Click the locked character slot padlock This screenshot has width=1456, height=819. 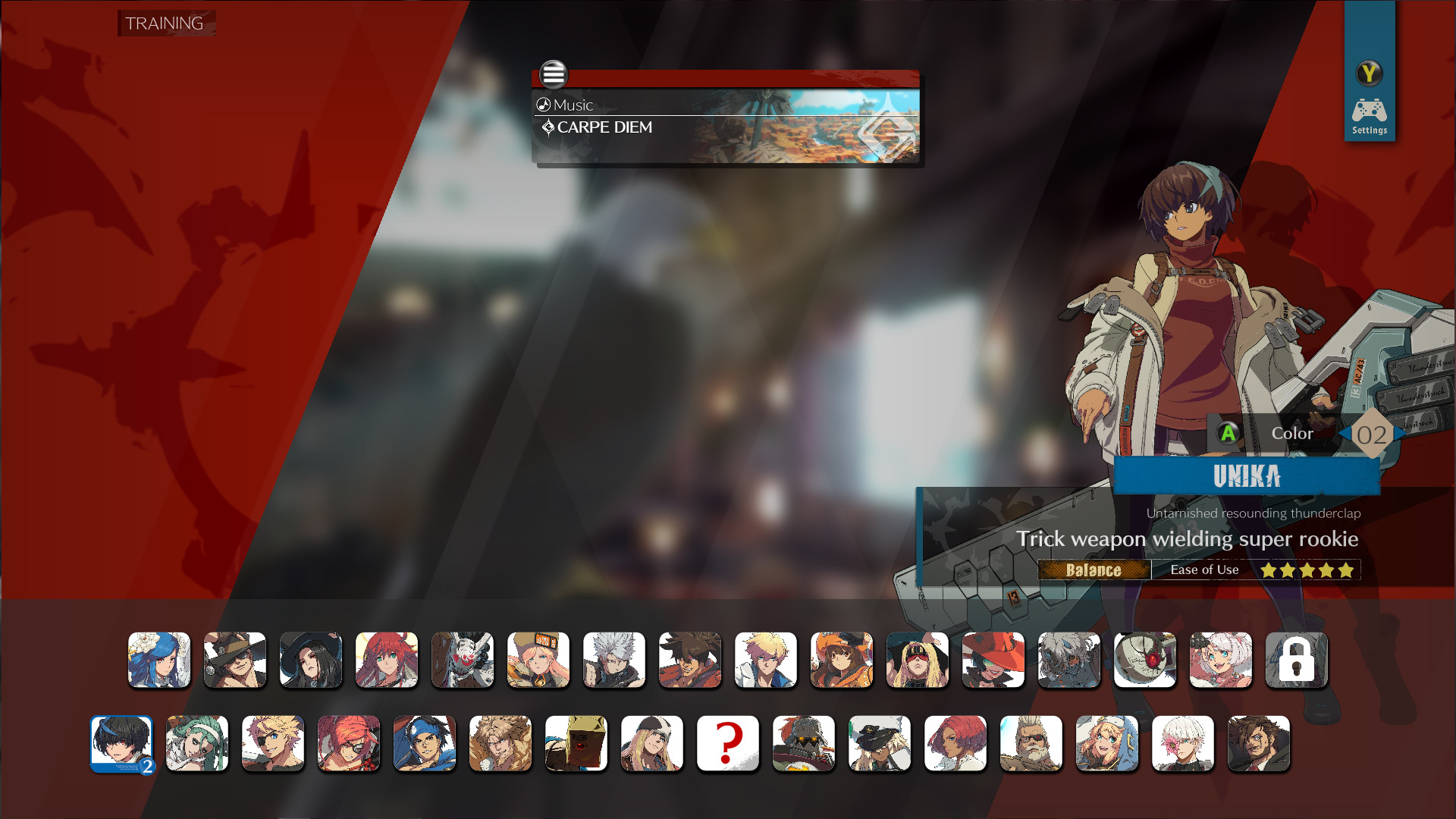(1297, 660)
